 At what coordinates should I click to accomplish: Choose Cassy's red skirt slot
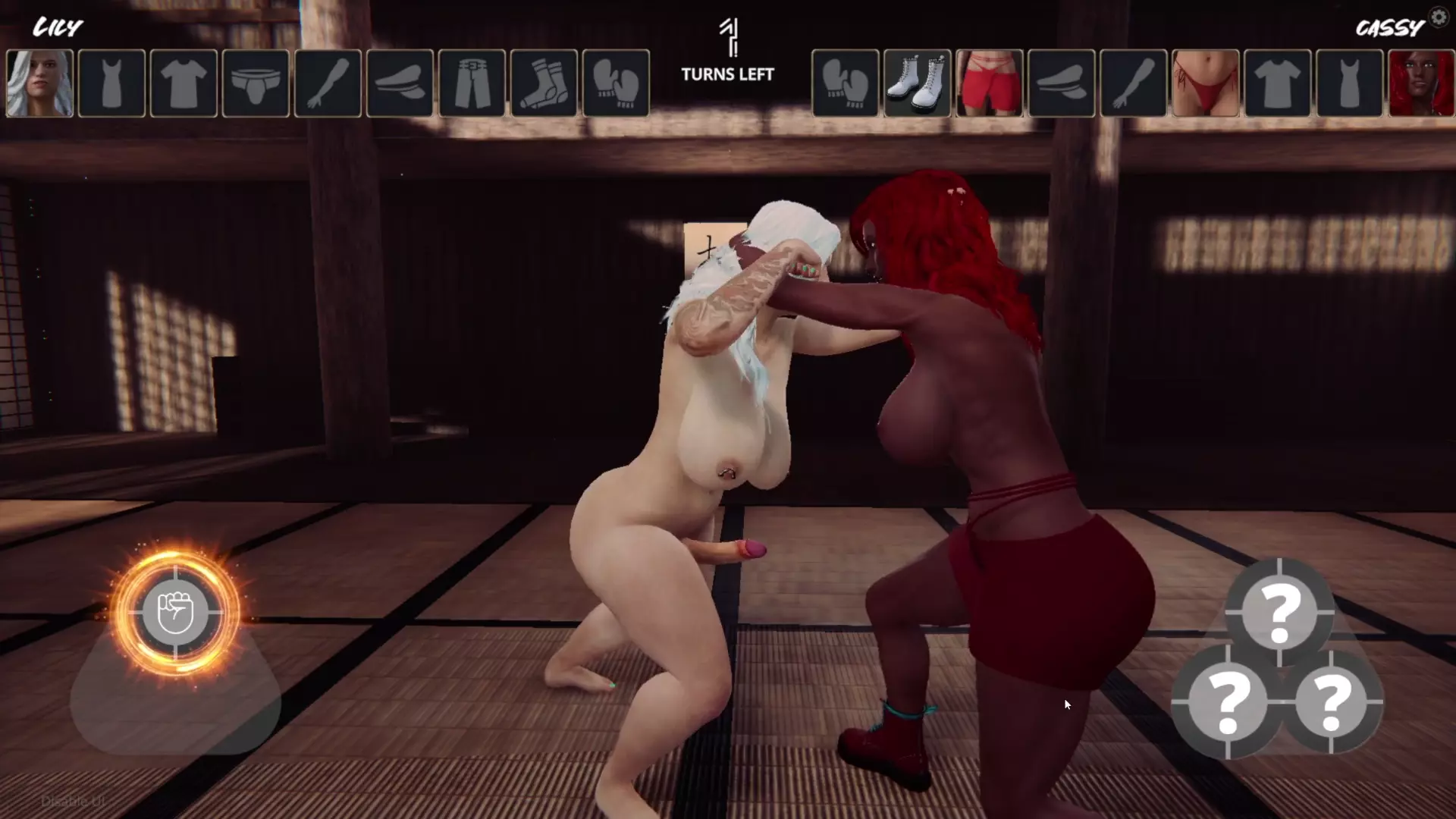coord(989,83)
